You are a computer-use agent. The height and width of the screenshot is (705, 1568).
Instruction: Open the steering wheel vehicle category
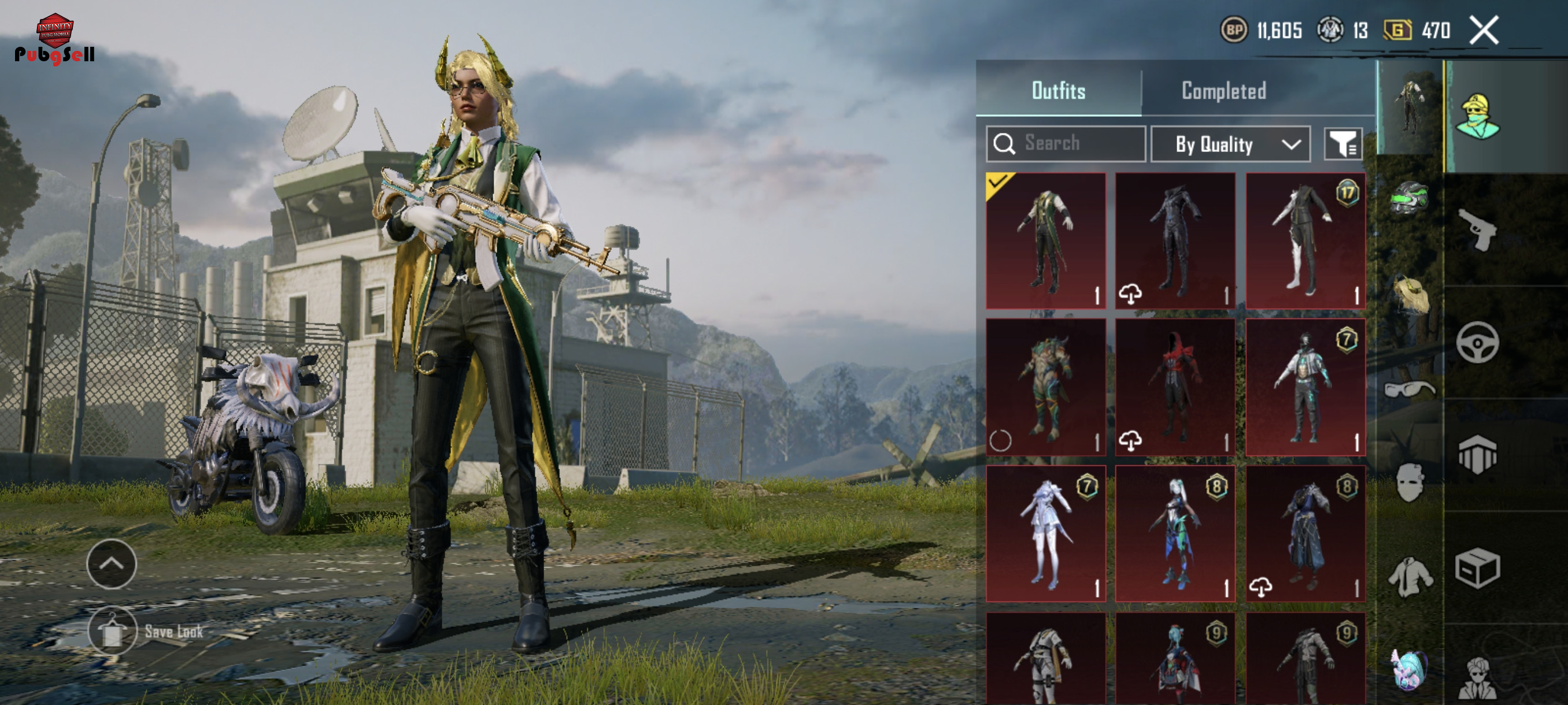click(1477, 343)
